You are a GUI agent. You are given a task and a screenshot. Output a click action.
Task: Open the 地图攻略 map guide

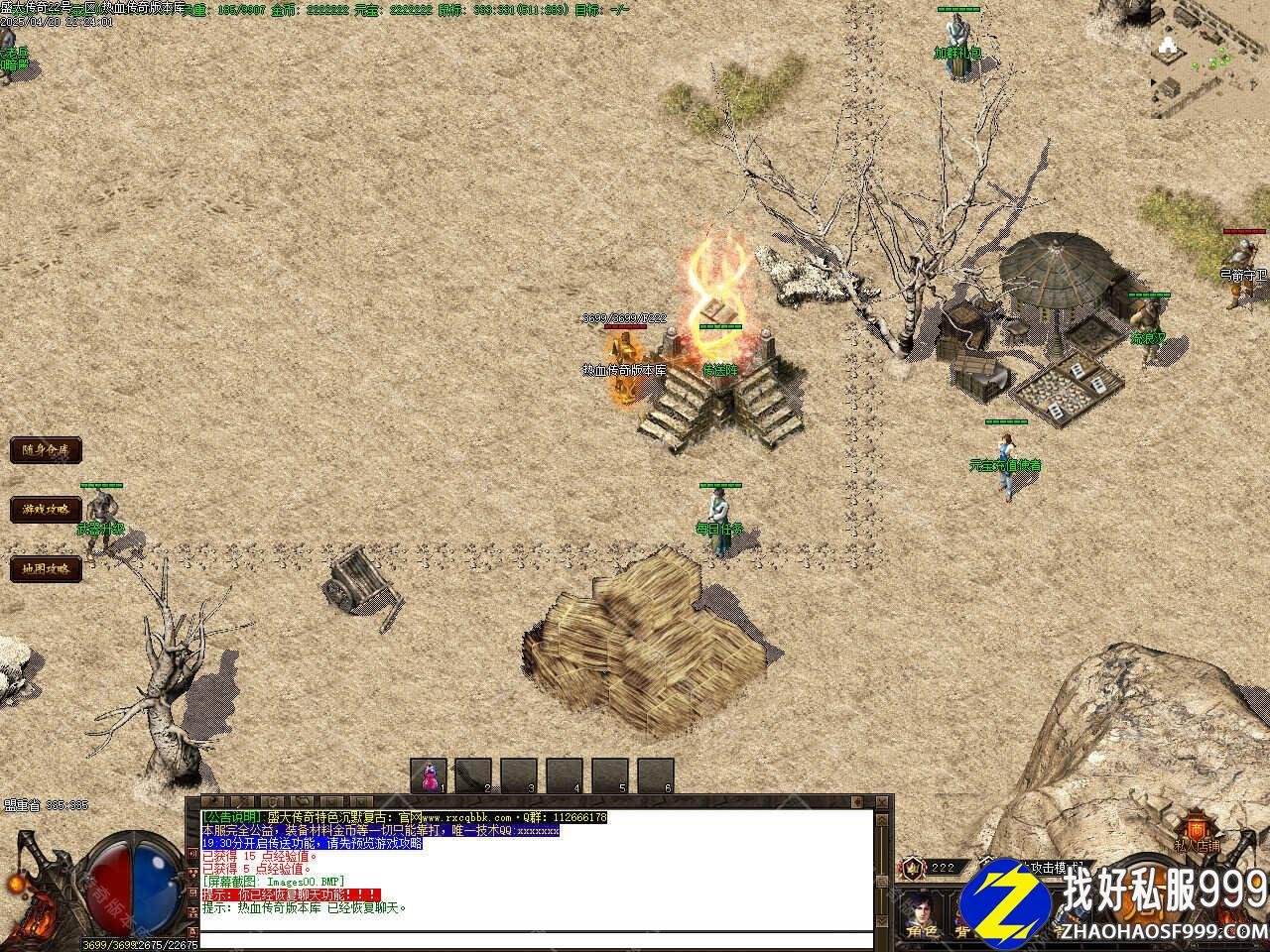point(46,569)
